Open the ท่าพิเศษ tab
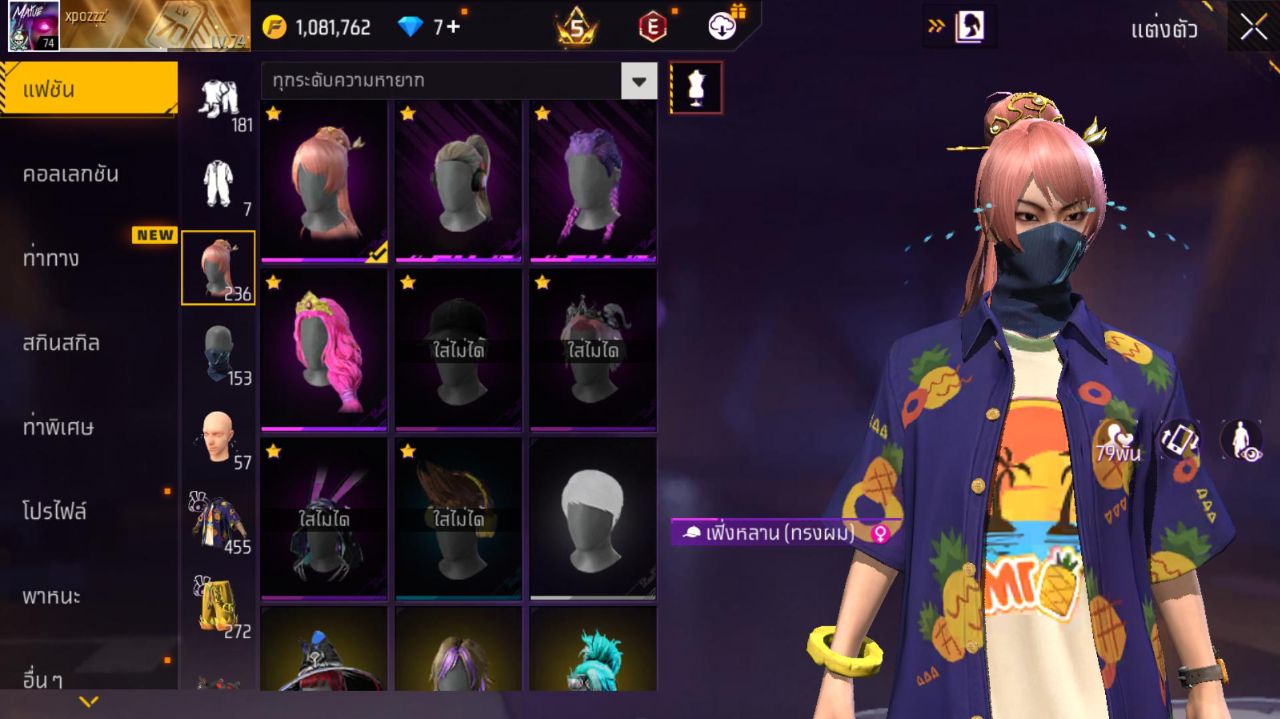The image size is (1280, 719). [58, 428]
